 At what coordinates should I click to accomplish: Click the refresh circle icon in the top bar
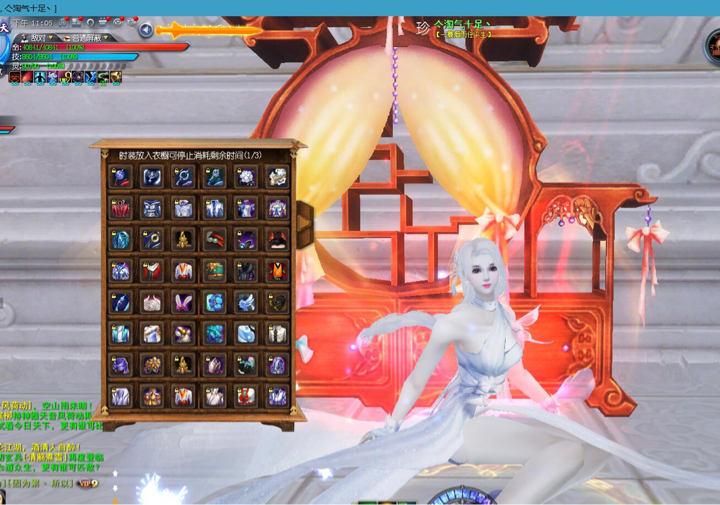(x=90, y=21)
